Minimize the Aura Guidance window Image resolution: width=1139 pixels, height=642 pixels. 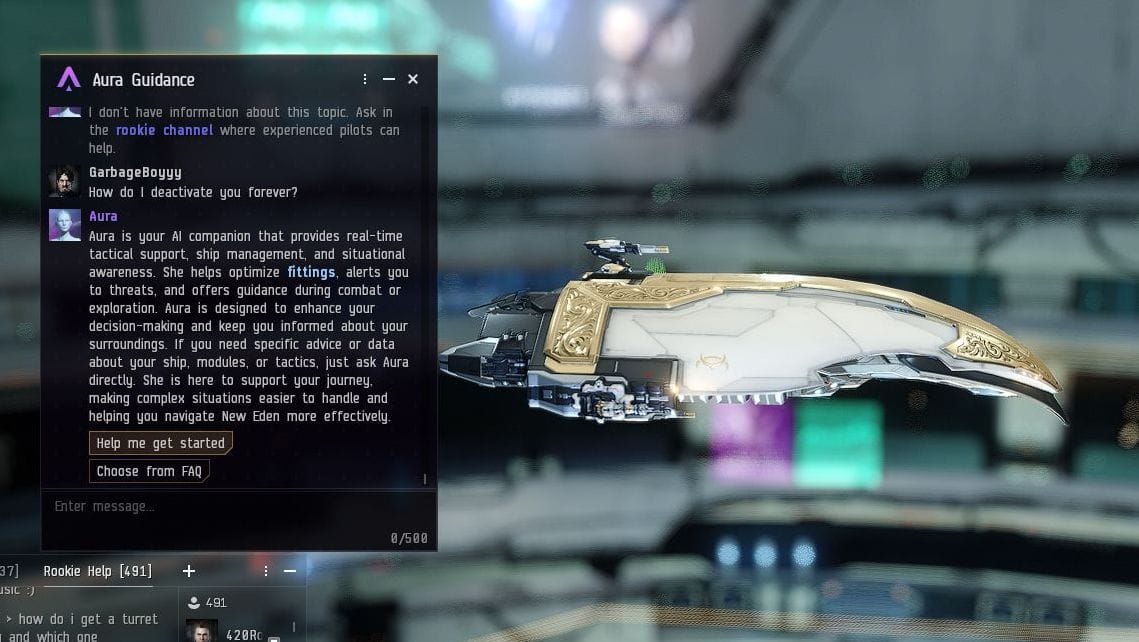point(389,79)
